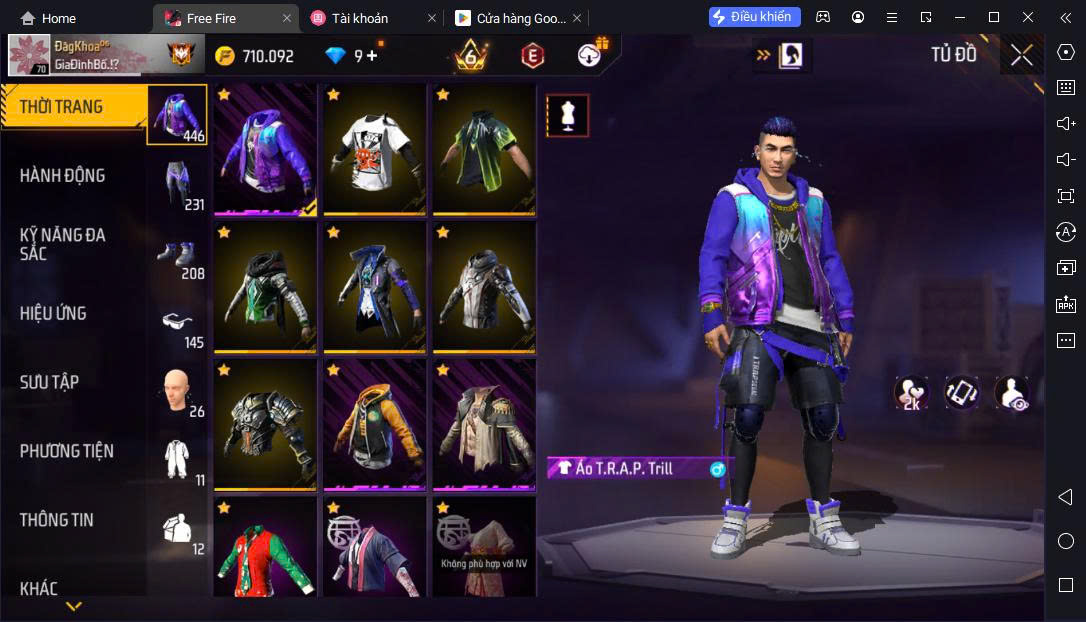1086x622 pixels.
Task: Add diamonds with the plus button
Action: click(372, 56)
